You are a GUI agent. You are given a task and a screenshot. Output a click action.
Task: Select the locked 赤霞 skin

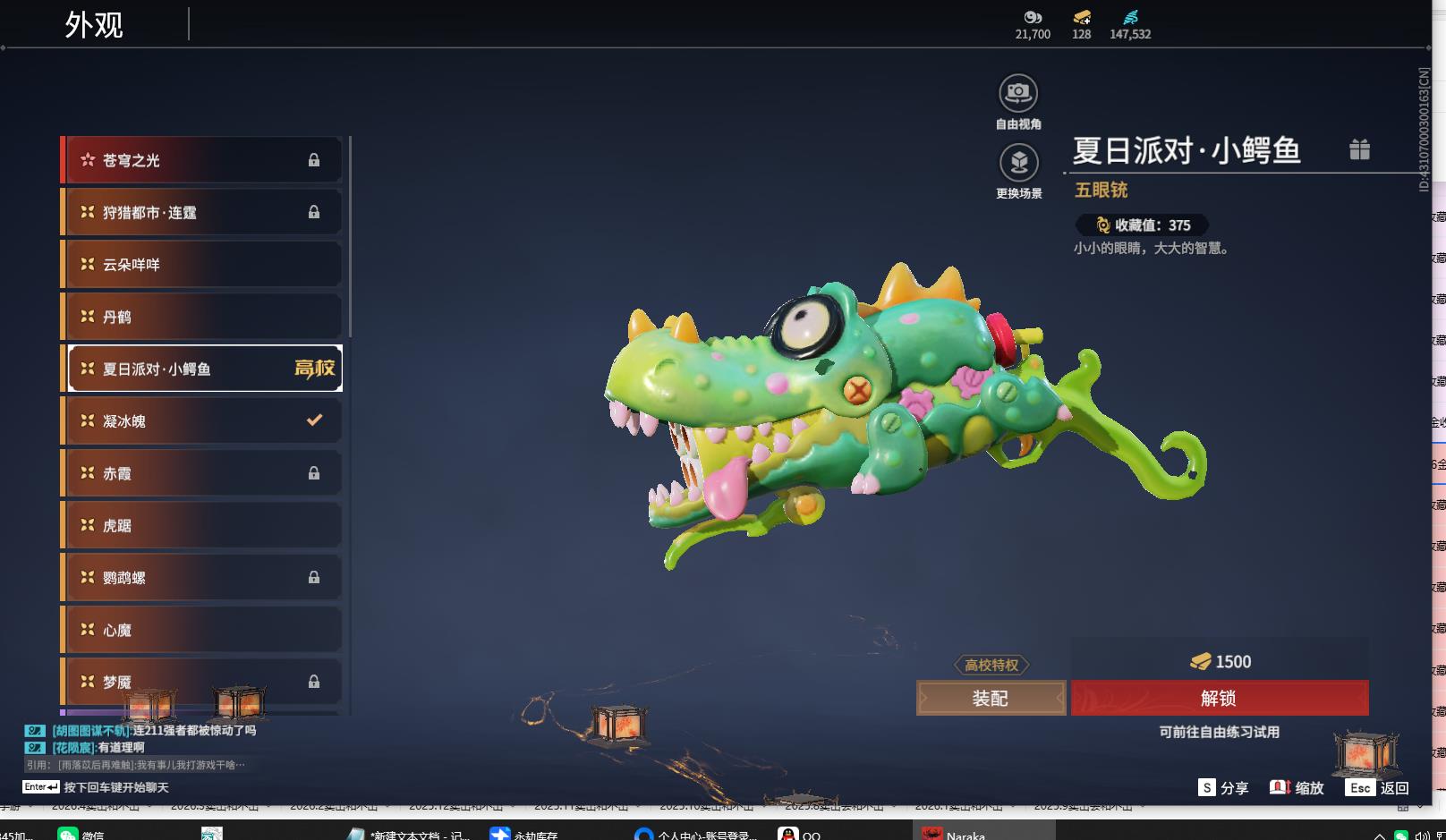203,473
